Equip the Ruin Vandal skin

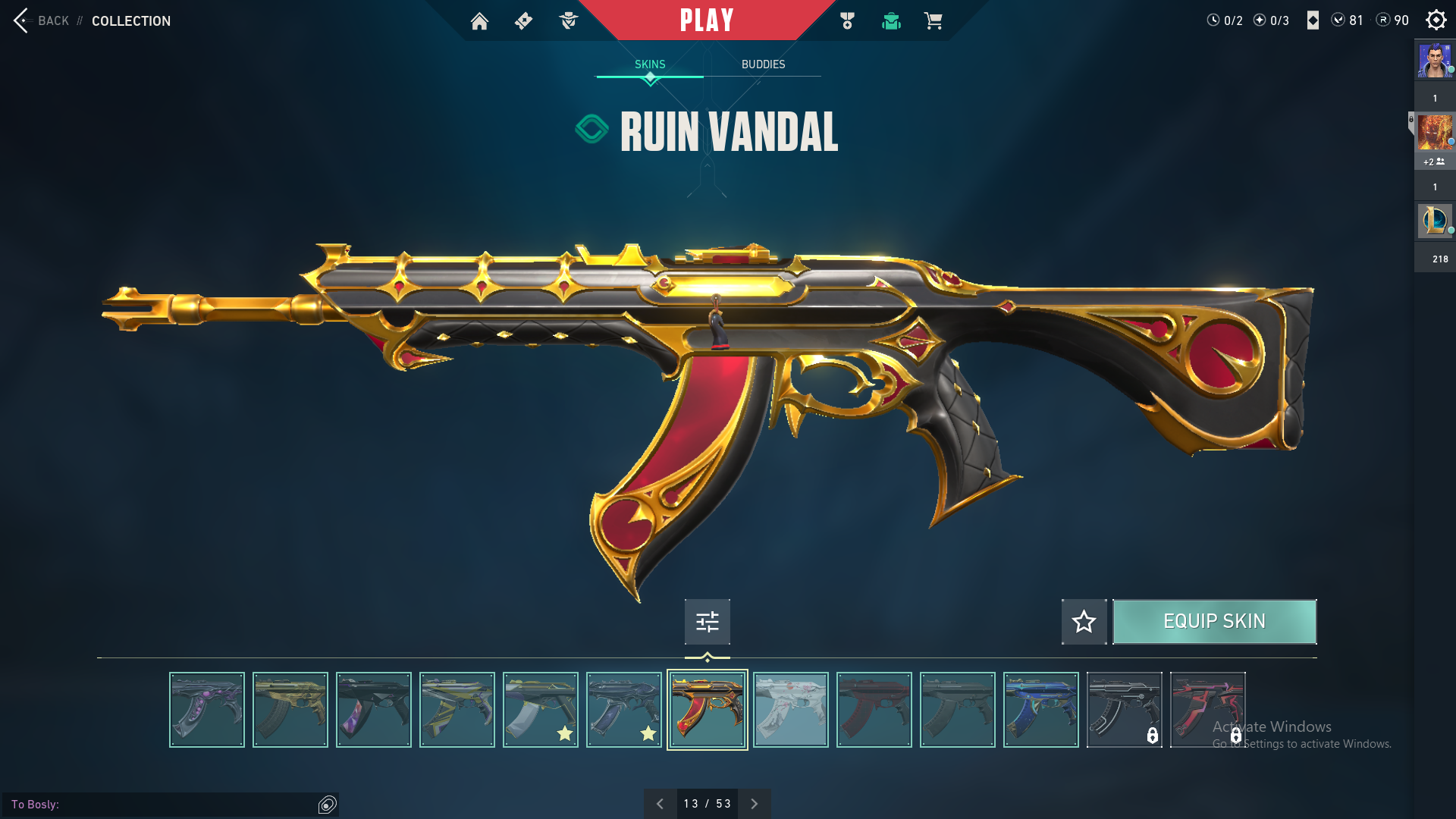[x=1214, y=622]
